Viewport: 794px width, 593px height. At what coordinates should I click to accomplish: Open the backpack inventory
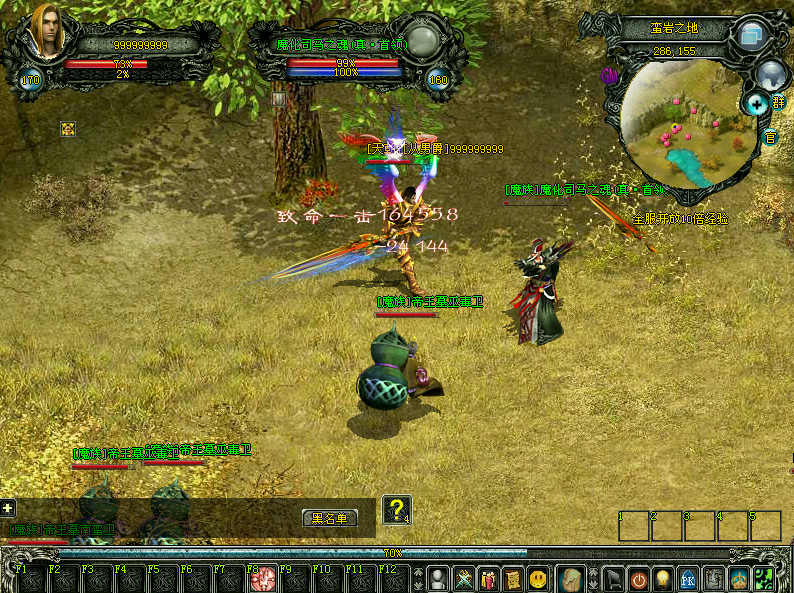point(570,579)
